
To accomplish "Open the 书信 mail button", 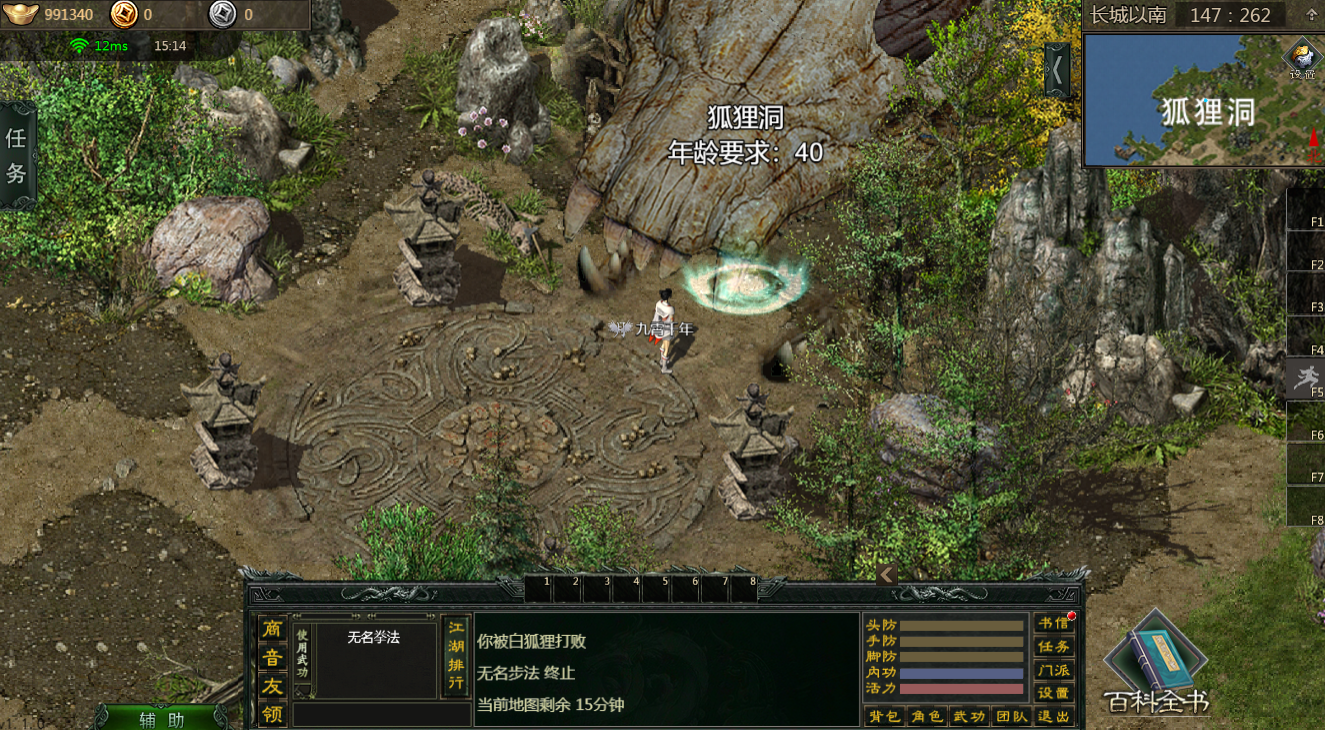I will pos(1054,624).
